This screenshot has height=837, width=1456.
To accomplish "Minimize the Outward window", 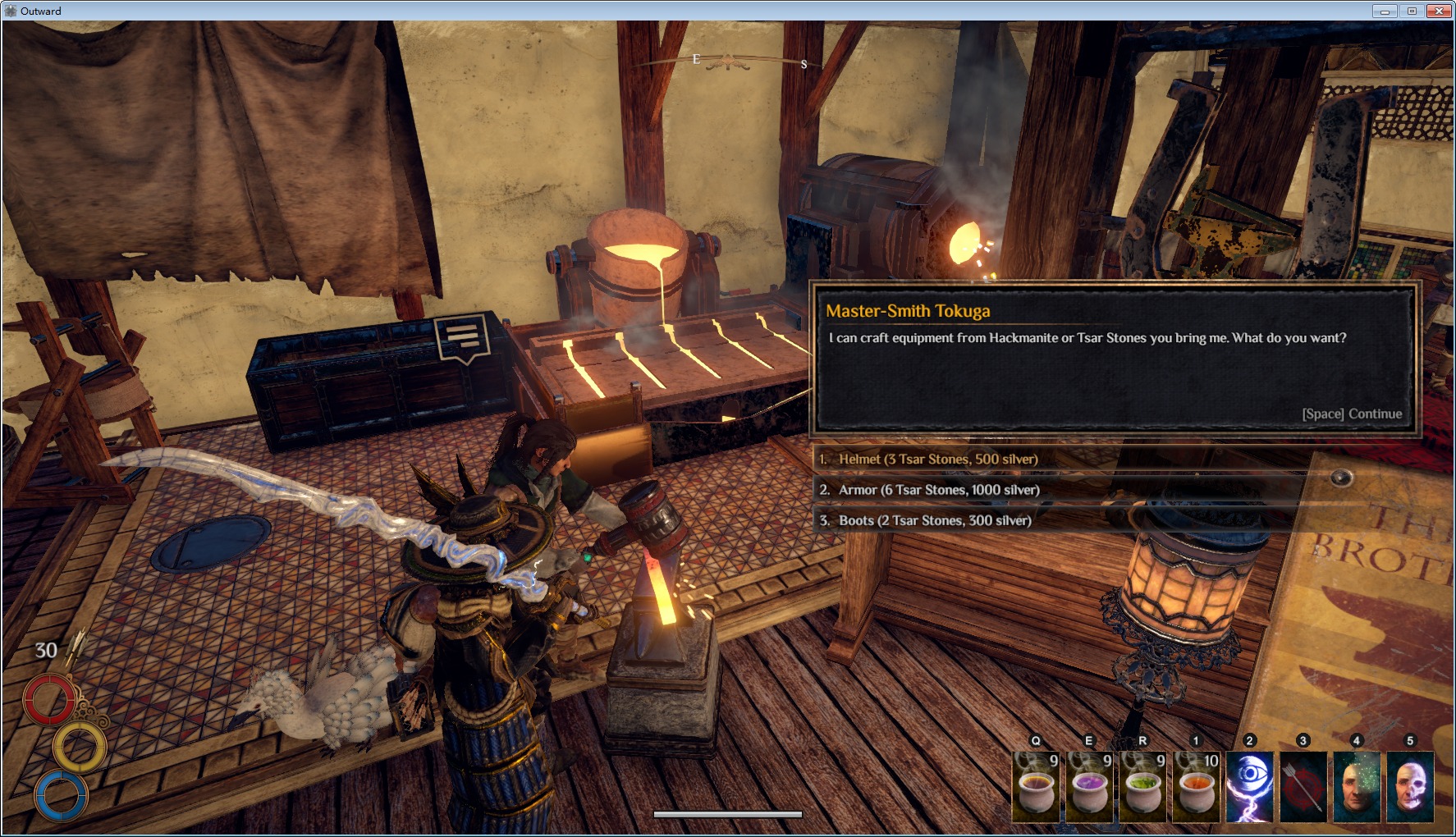I will tap(1385, 11).
